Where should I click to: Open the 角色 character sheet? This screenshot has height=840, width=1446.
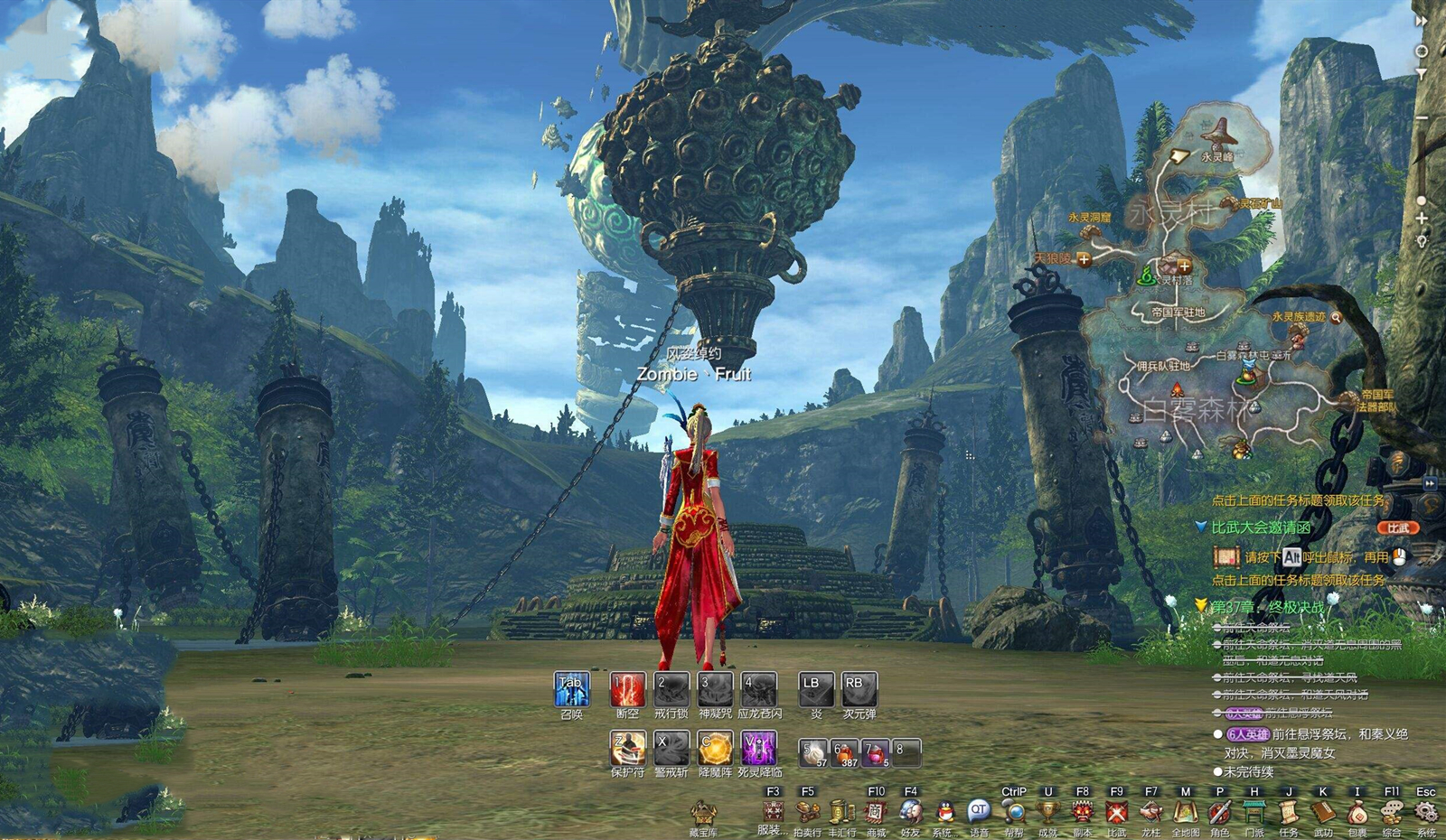click(x=1220, y=812)
